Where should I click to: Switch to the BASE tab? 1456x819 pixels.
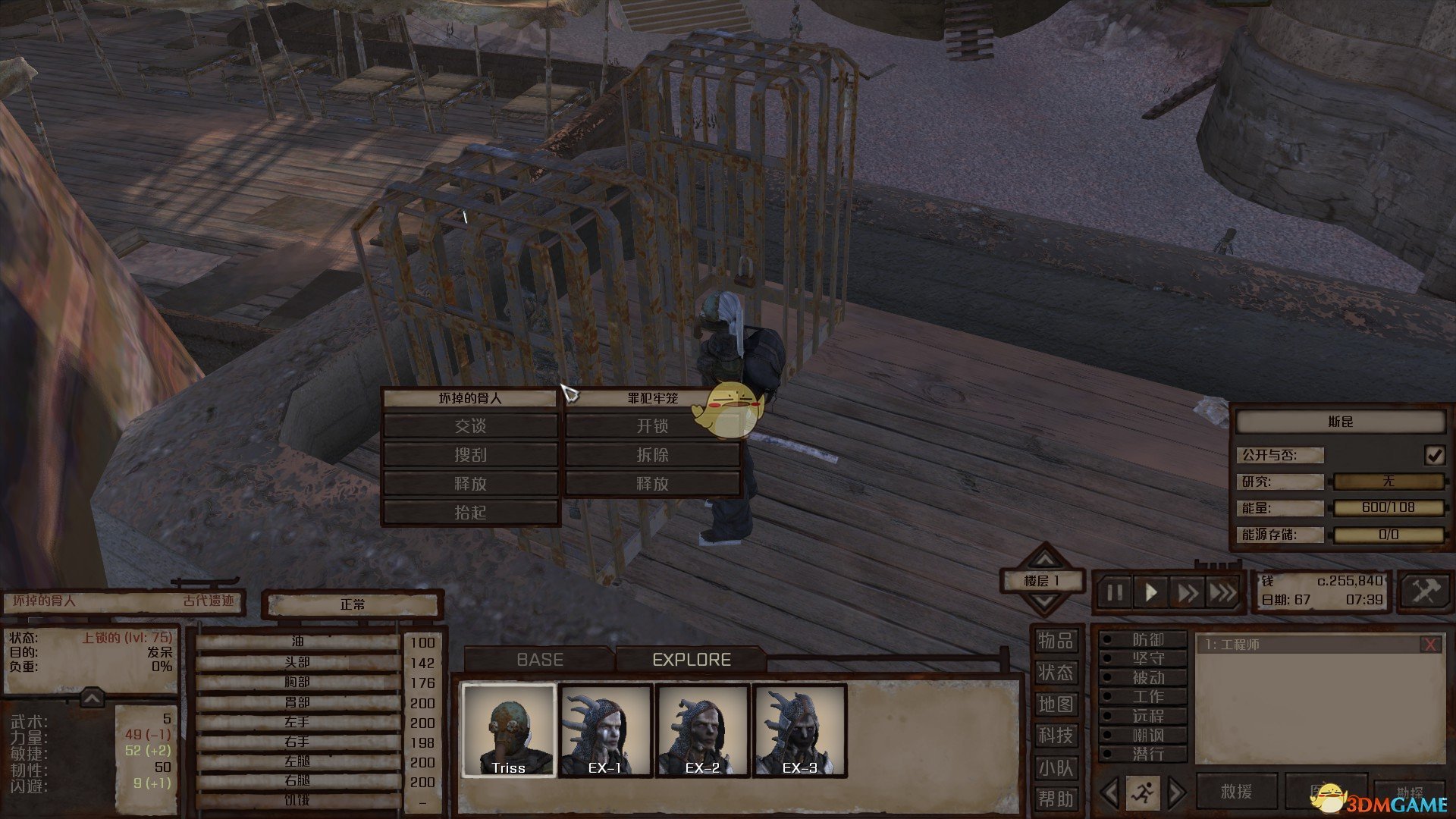pos(539,660)
